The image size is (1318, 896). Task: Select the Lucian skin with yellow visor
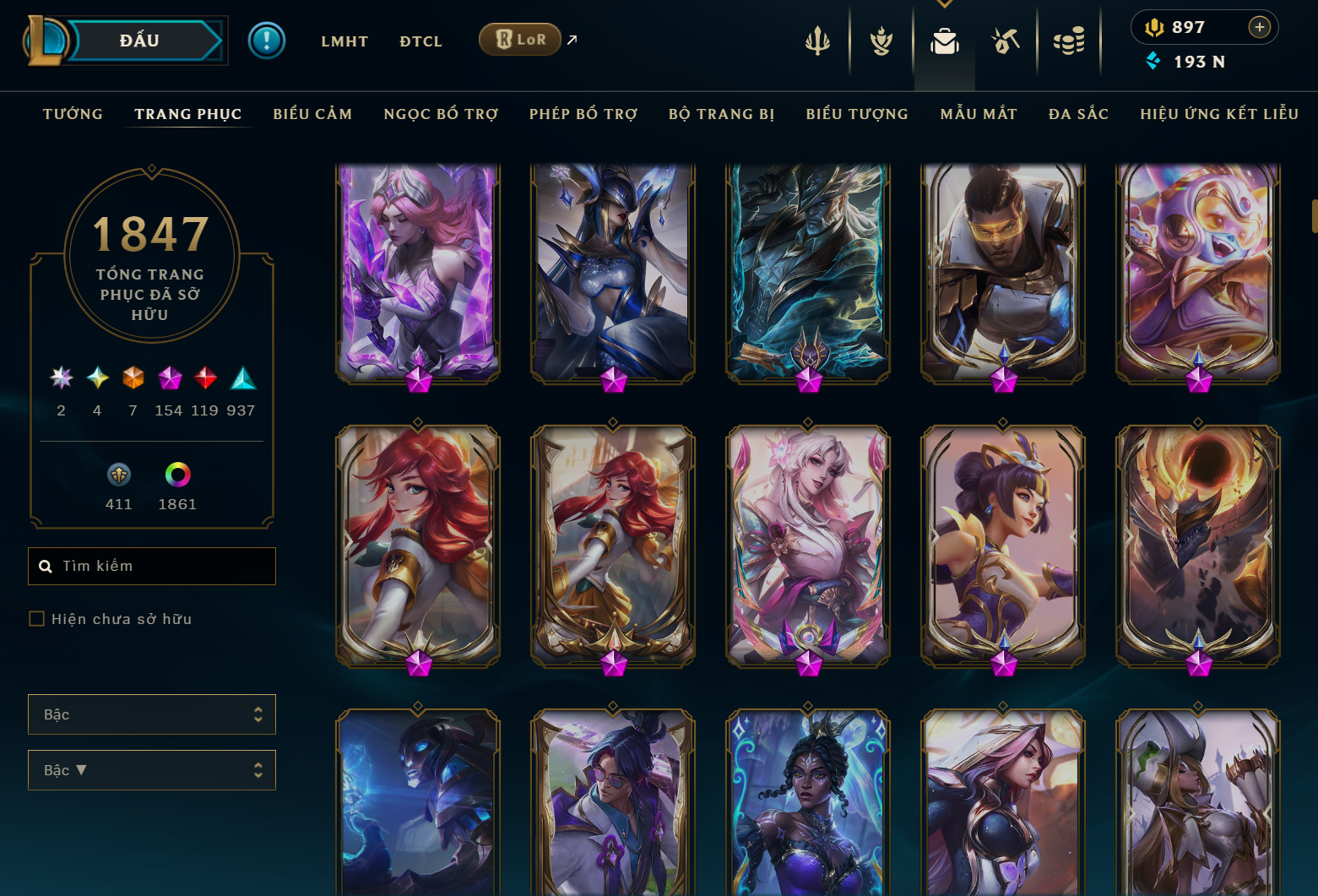click(x=1002, y=270)
